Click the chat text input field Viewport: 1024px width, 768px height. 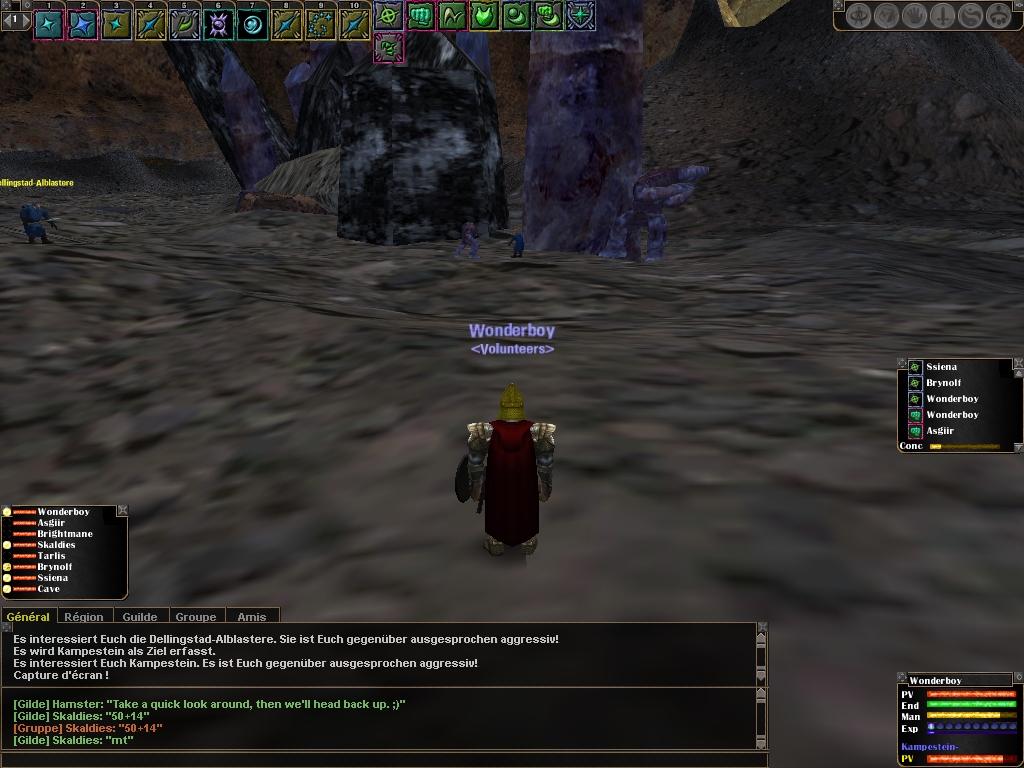[380, 760]
